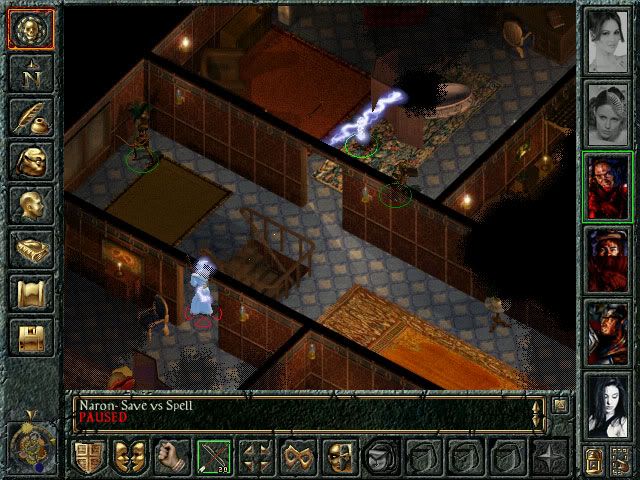
Task: Activate the shield guard action
Action: pyautogui.click(x=87, y=456)
